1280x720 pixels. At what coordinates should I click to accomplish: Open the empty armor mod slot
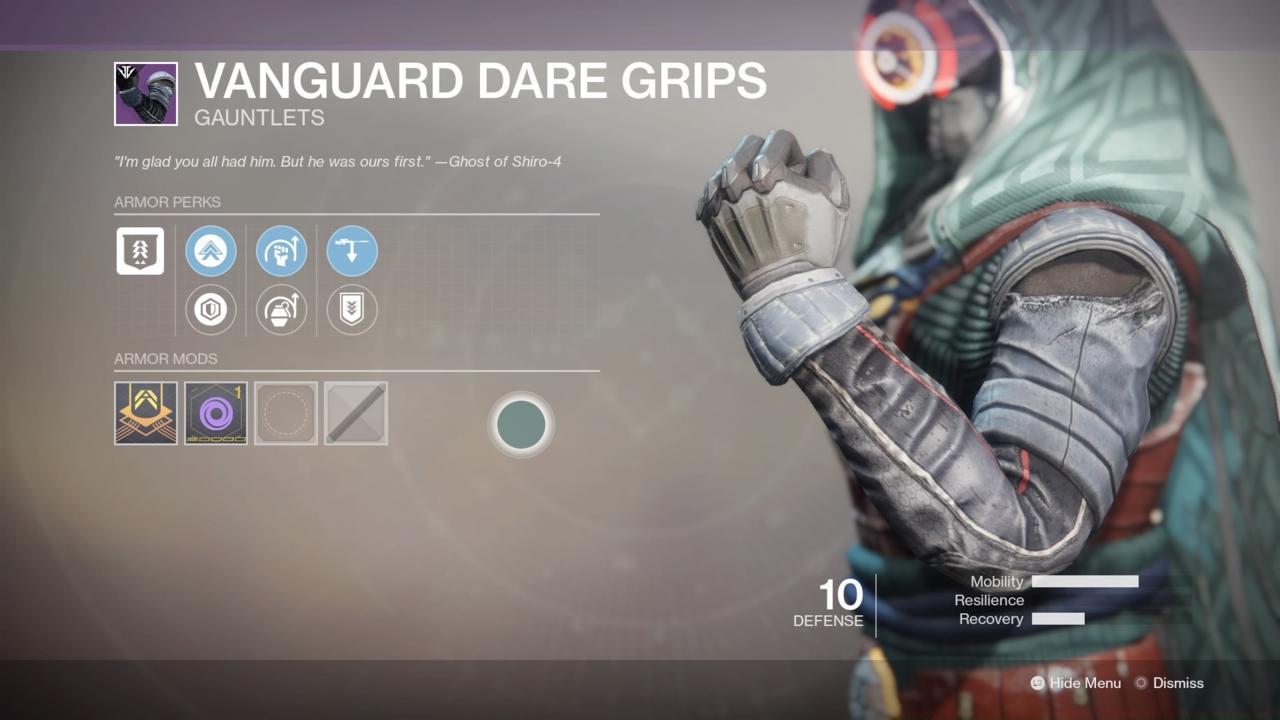[286, 412]
